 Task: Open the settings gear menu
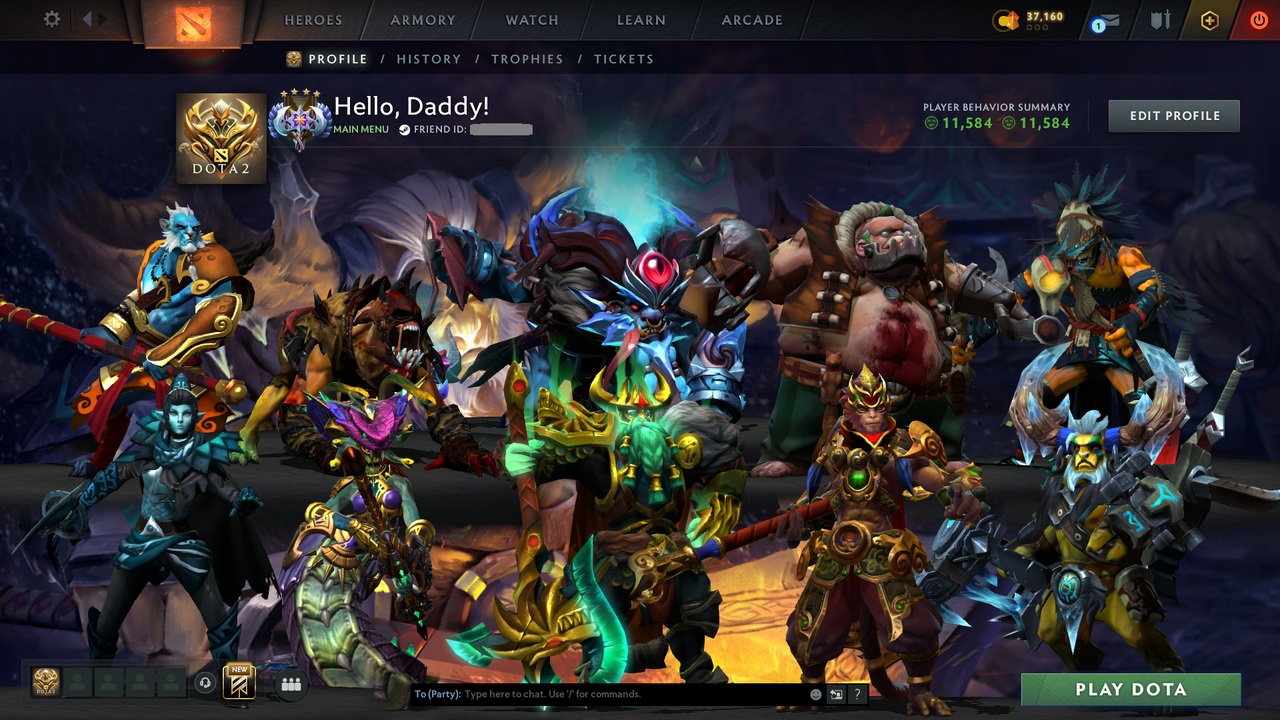coord(52,18)
